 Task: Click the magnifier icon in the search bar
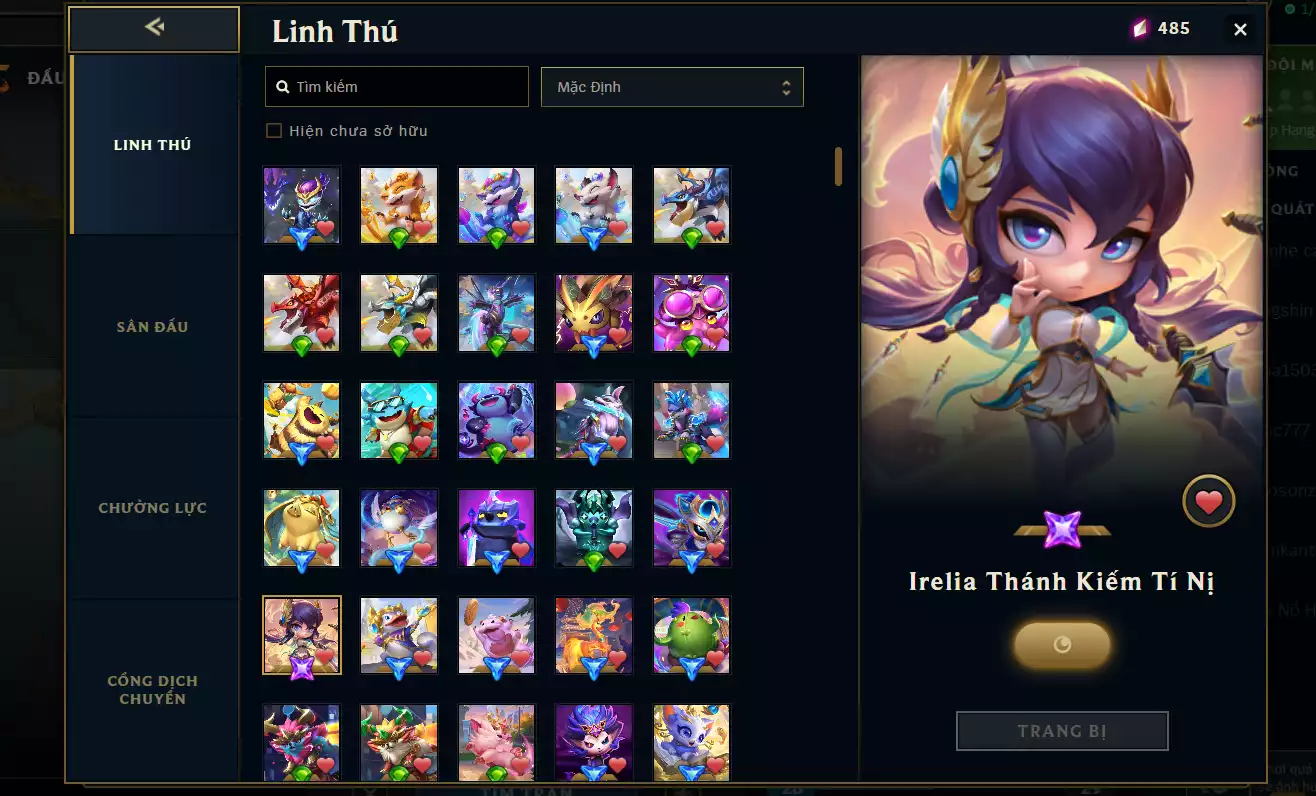282,86
